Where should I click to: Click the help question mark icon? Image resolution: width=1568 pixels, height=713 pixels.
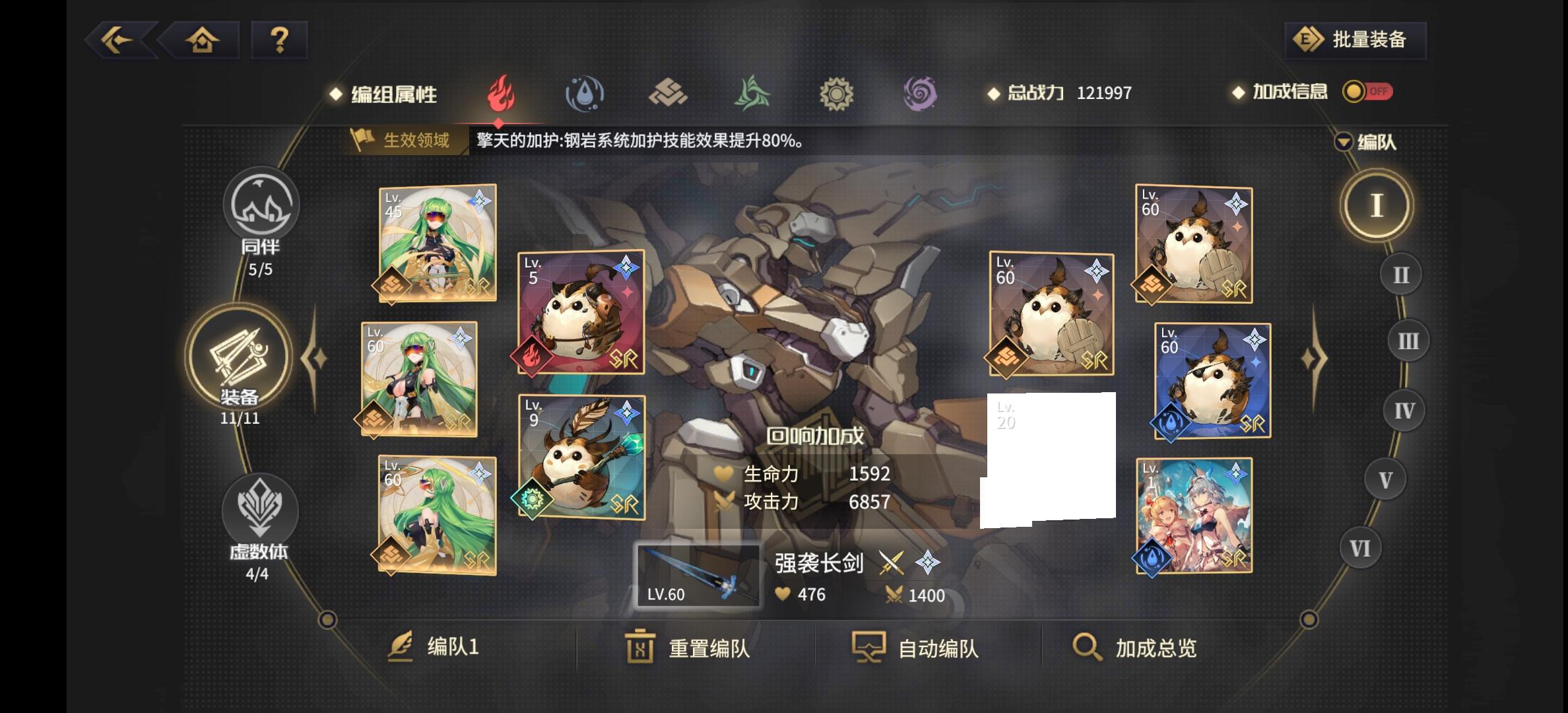pyautogui.click(x=277, y=40)
